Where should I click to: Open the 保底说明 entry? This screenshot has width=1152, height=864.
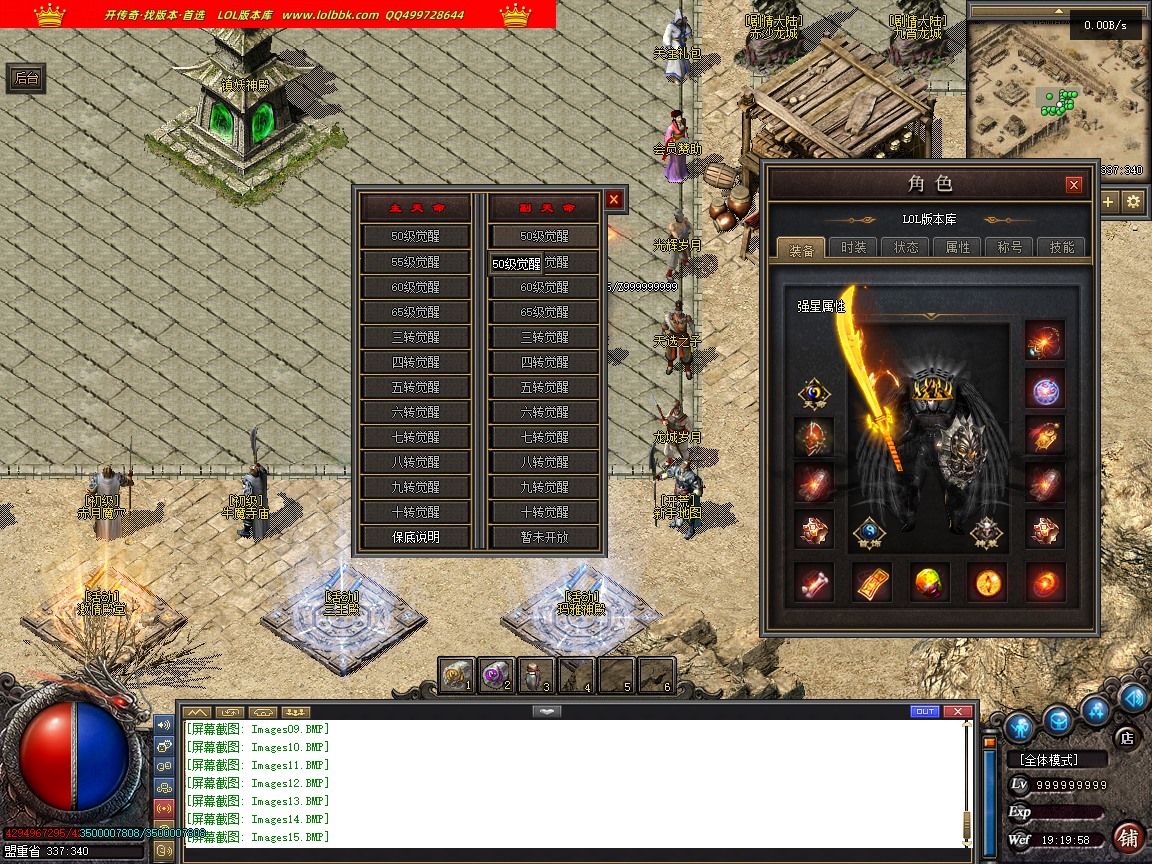coord(415,537)
